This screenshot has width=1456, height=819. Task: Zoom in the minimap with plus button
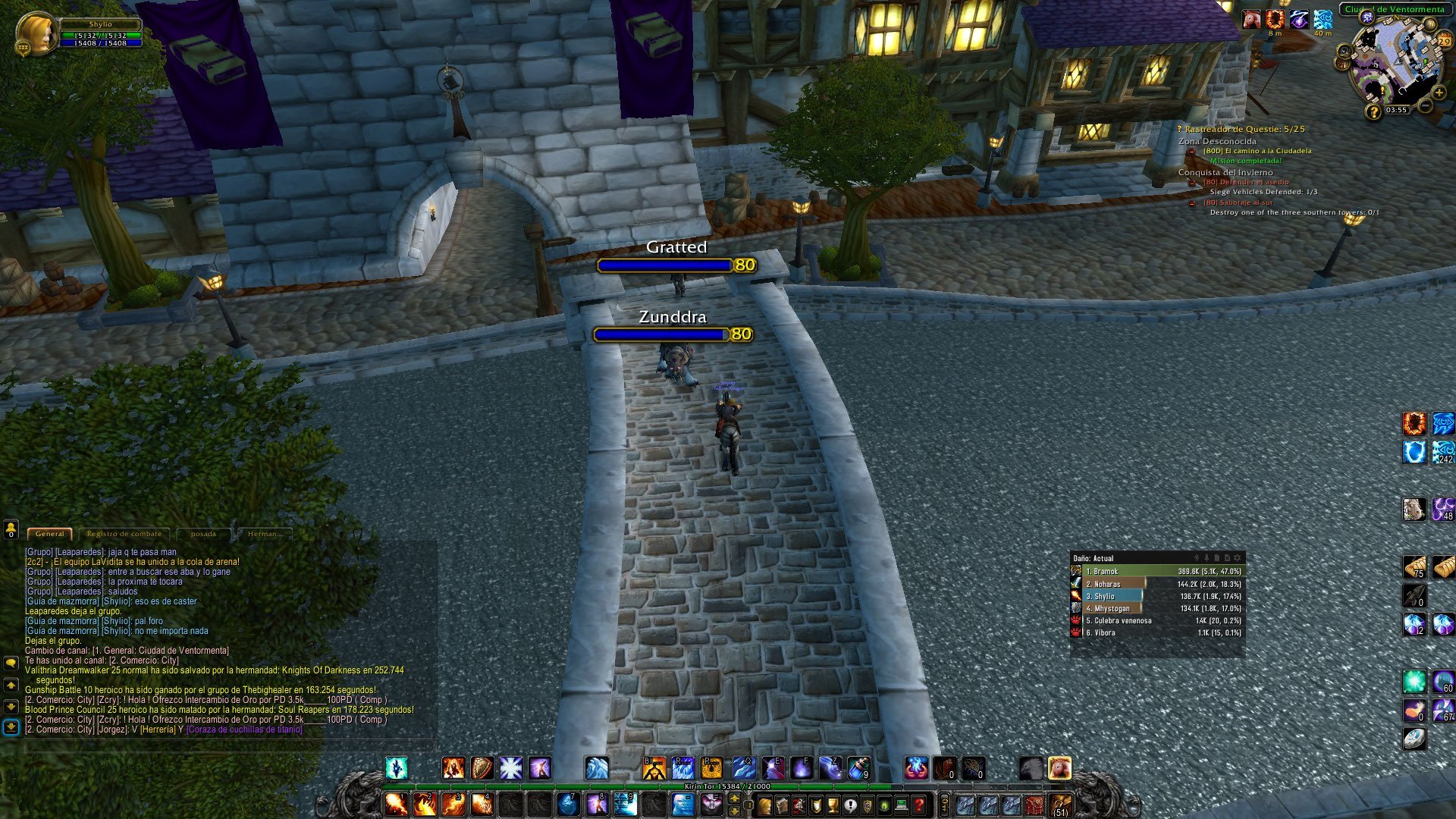click(1439, 93)
